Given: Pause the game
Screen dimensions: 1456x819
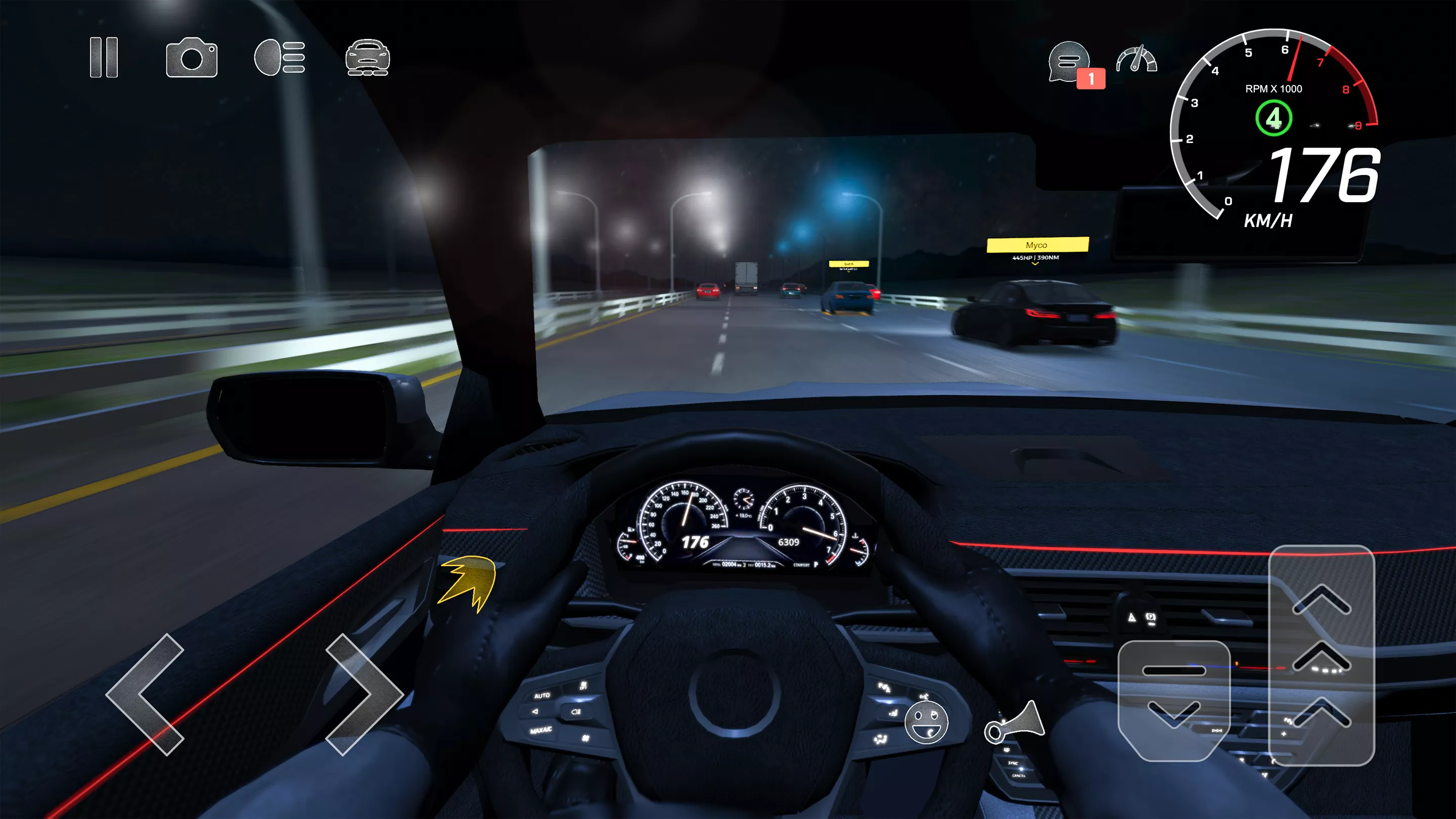Looking at the screenshot, I should pos(104,57).
